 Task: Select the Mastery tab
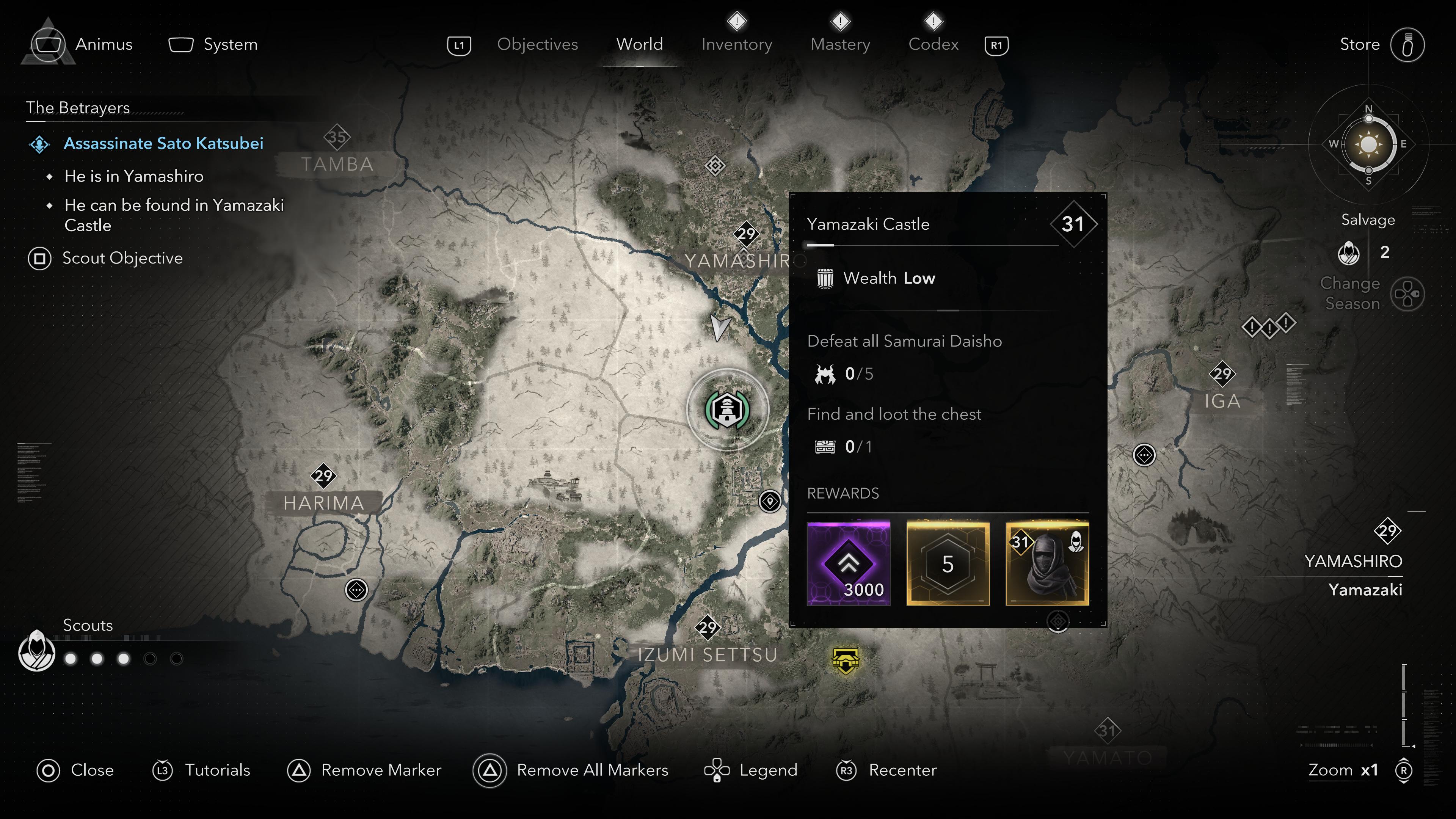(840, 44)
